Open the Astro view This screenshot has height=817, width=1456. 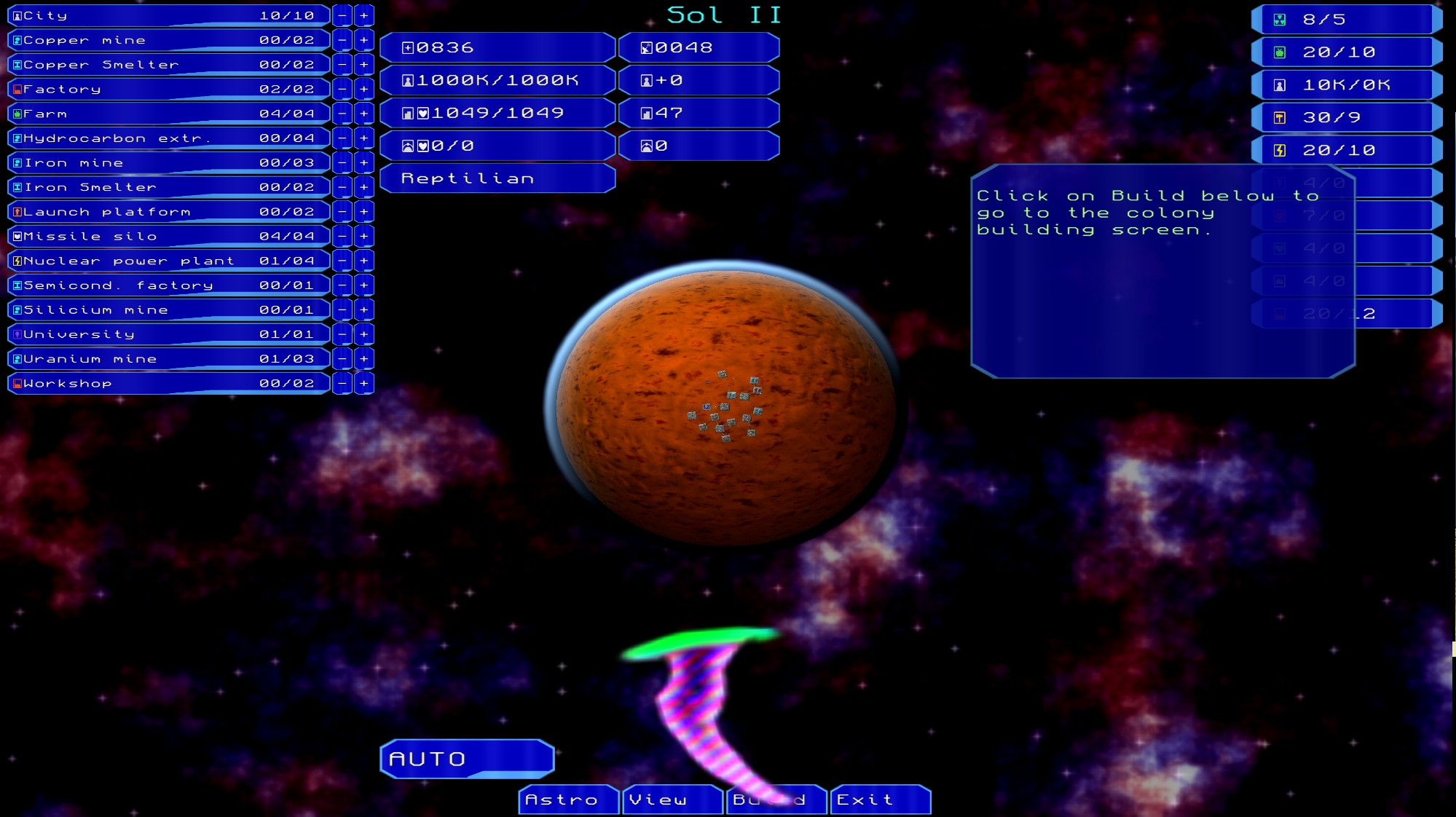[x=568, y=800]
